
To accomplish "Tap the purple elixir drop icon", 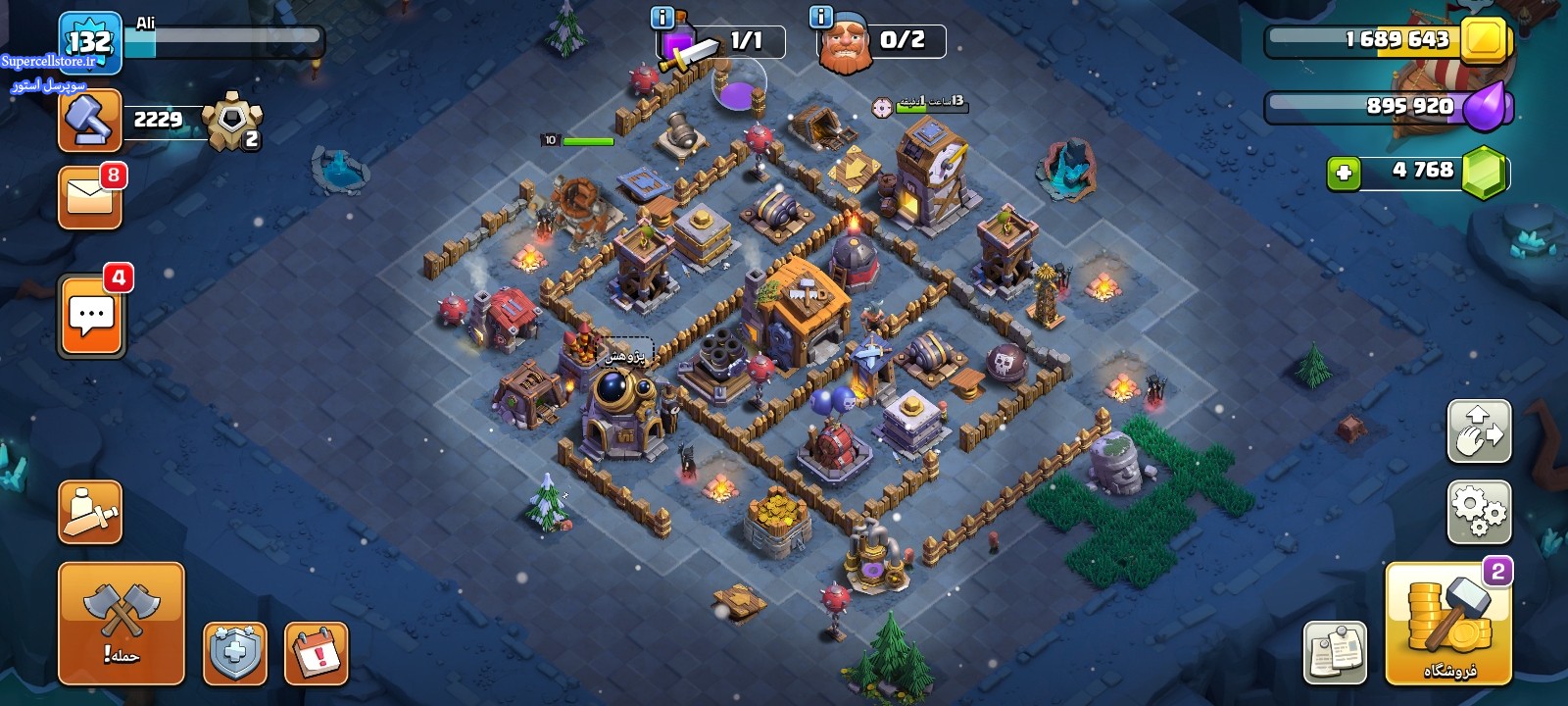I will point(1487,105).
